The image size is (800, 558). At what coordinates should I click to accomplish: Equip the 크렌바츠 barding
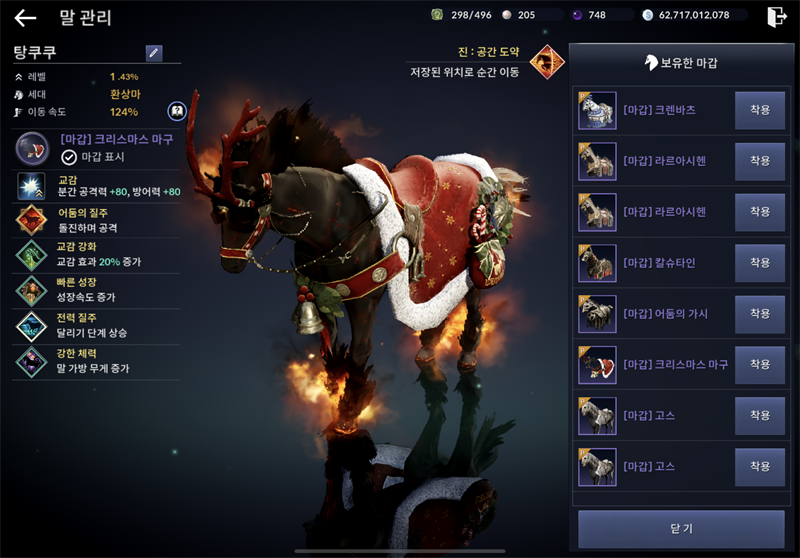point(759,110)
